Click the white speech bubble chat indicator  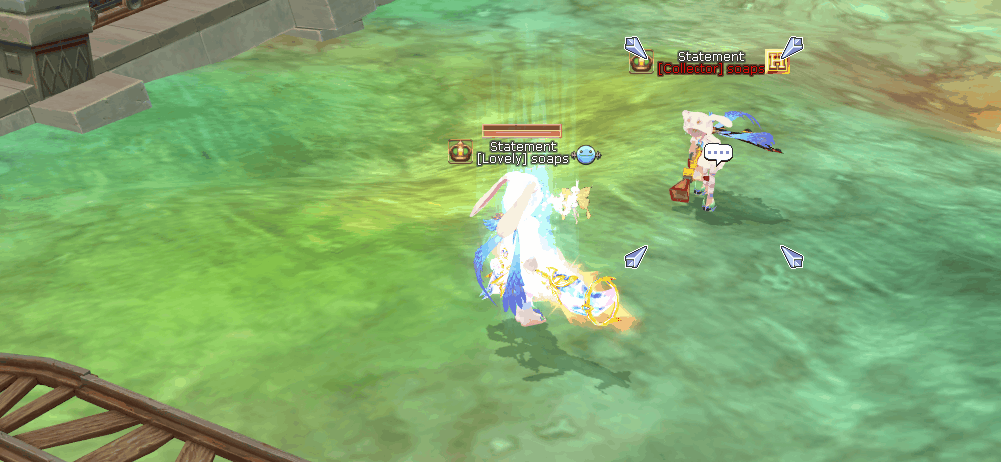(x=718, y=153)
